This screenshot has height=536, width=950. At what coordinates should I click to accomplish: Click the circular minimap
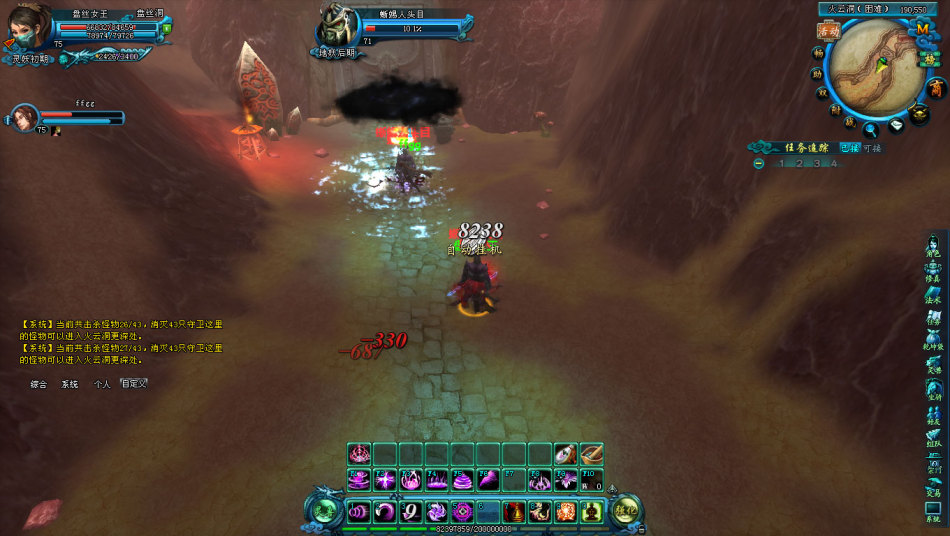click(875, 66)
